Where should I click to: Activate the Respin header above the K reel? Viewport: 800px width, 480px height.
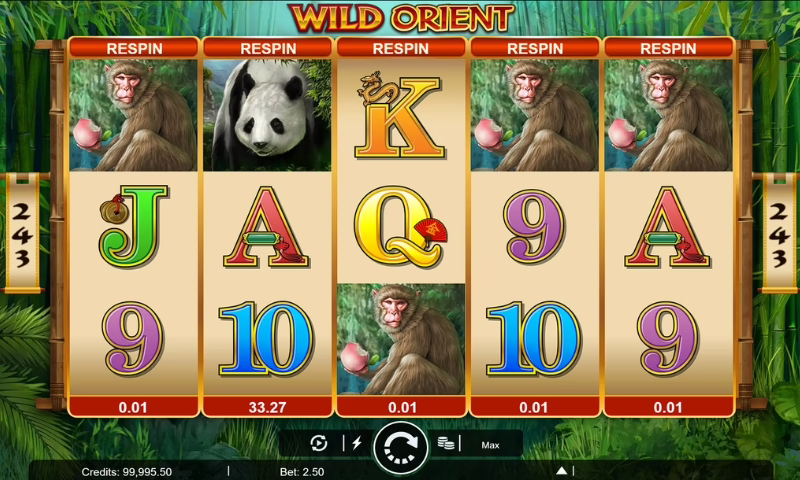tap(400, 47)
